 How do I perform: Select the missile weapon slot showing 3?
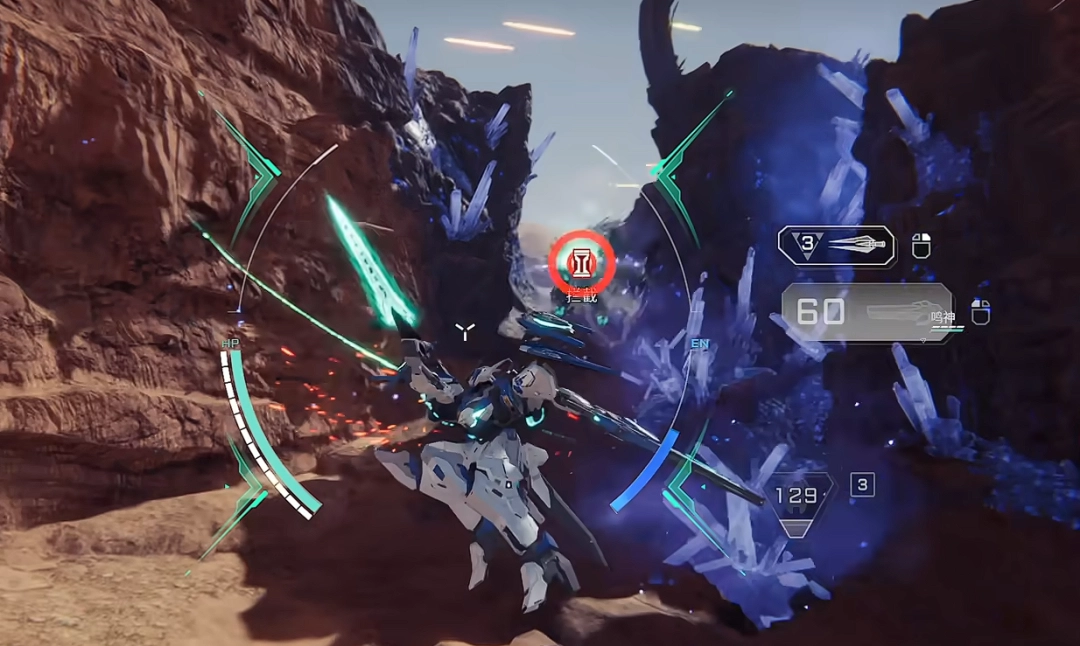click(x=836, y=245)
